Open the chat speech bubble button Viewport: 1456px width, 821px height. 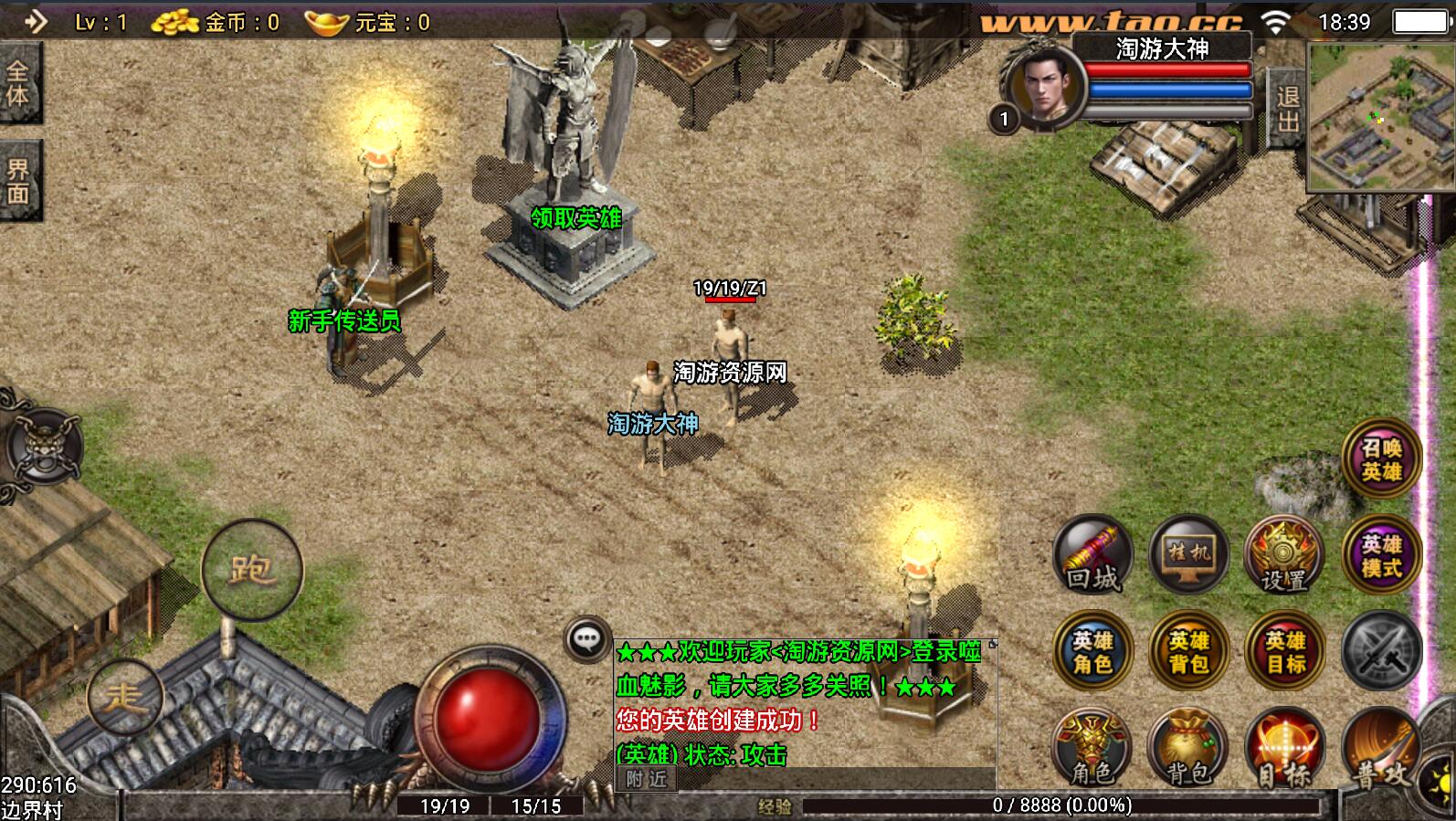coord(587,639)
